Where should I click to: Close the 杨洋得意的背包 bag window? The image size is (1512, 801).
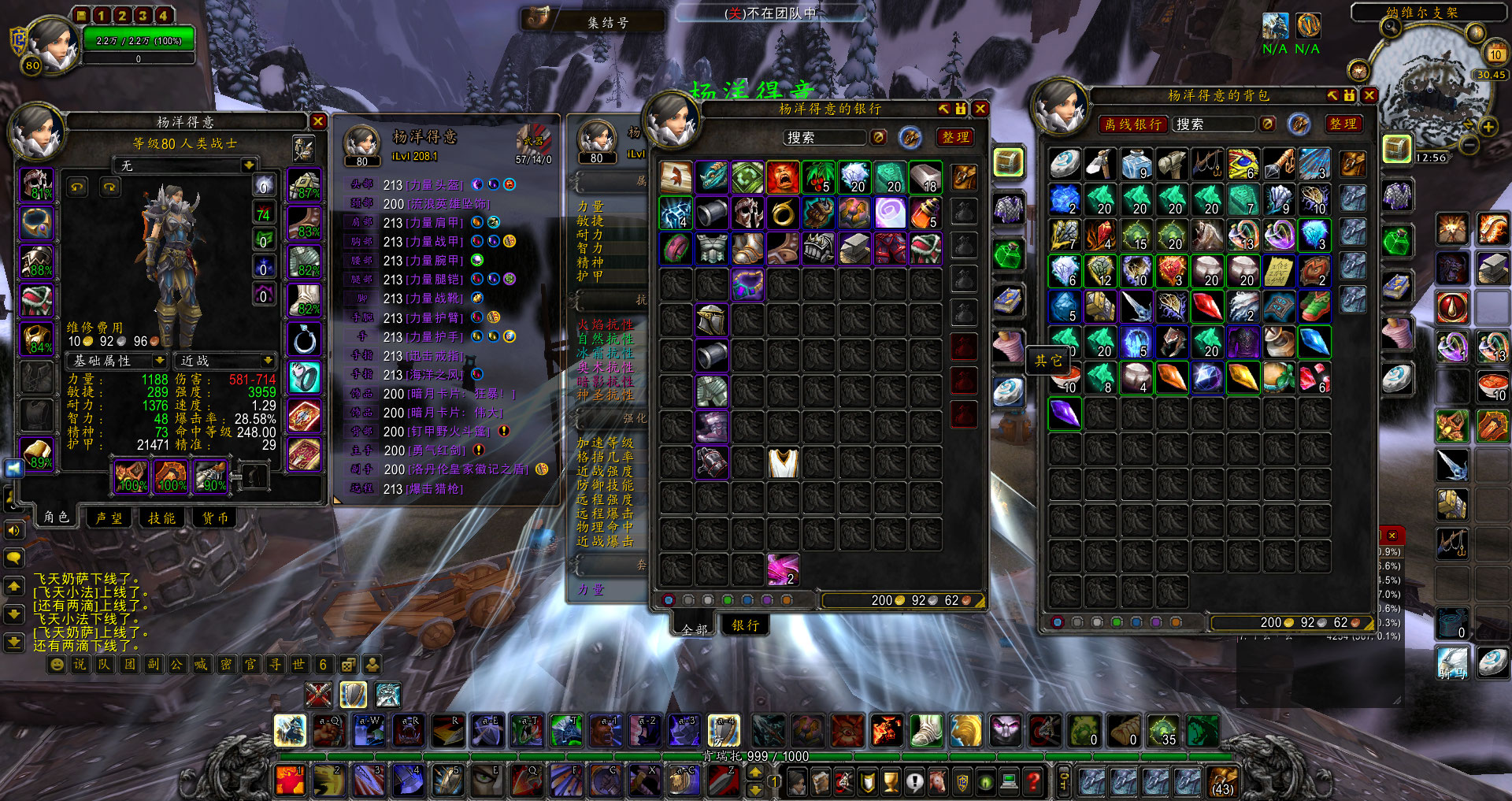(1369, 95)
